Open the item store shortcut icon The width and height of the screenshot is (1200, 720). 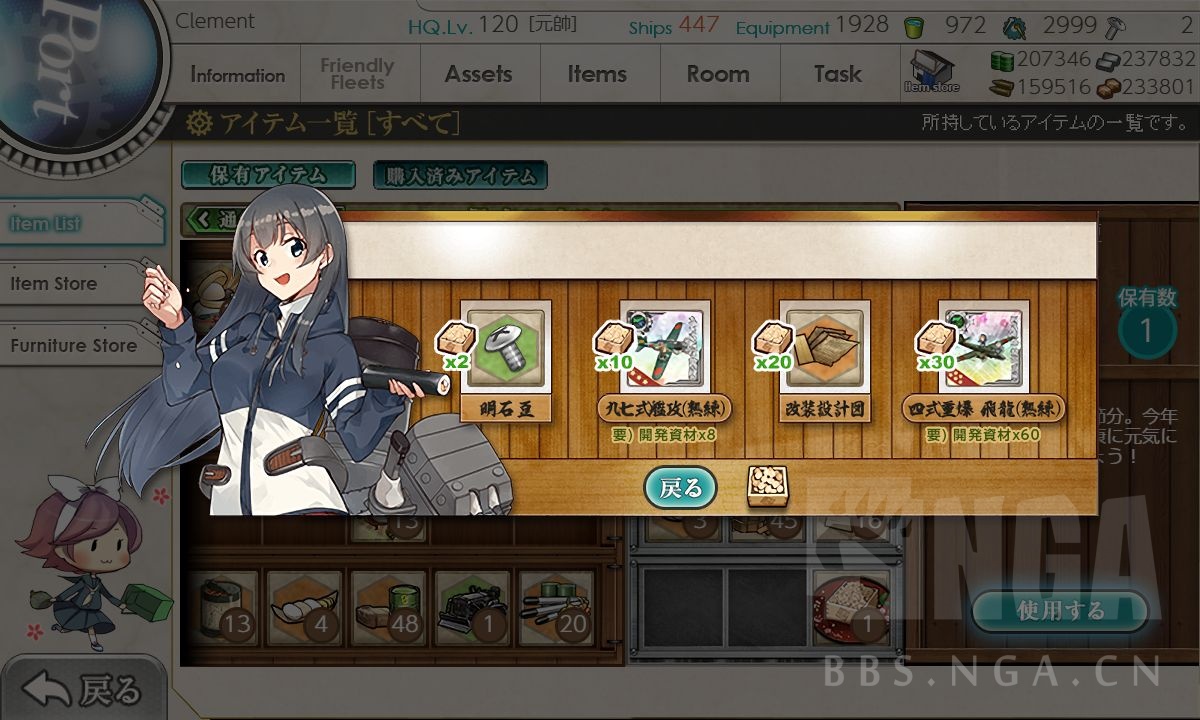click(x=931, y=72)
